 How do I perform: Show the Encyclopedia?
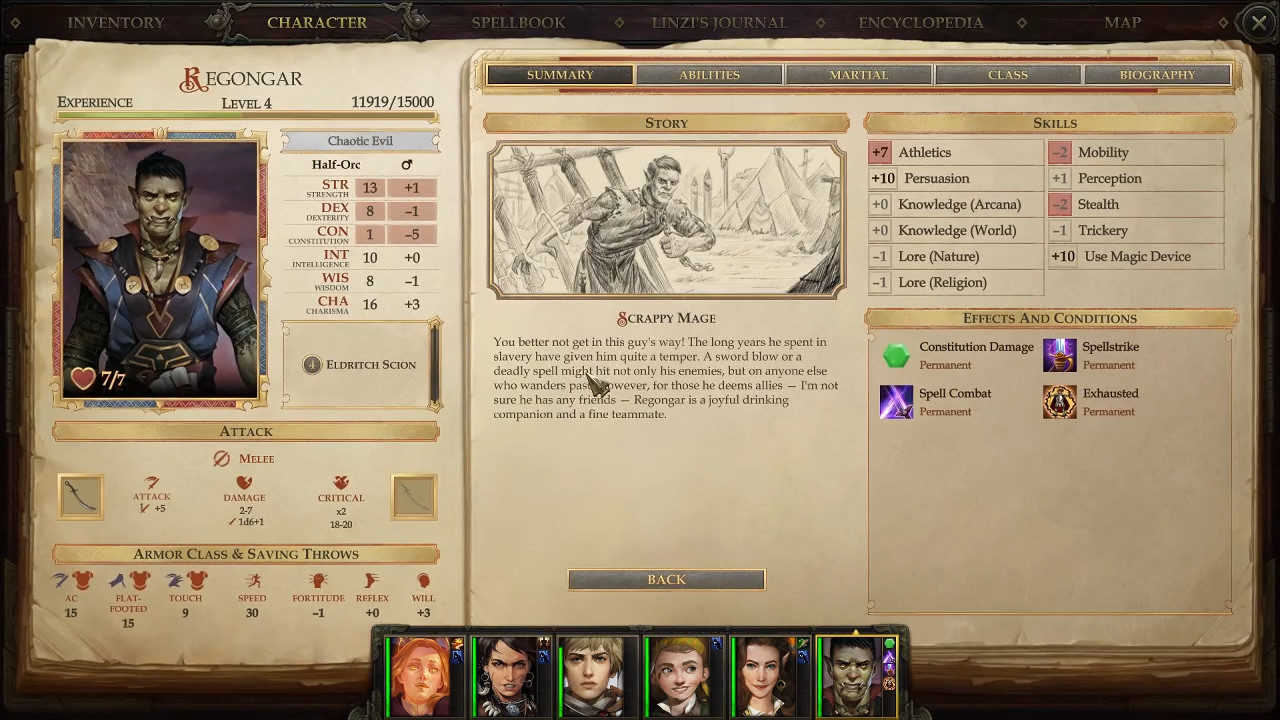tap(920, 22)
